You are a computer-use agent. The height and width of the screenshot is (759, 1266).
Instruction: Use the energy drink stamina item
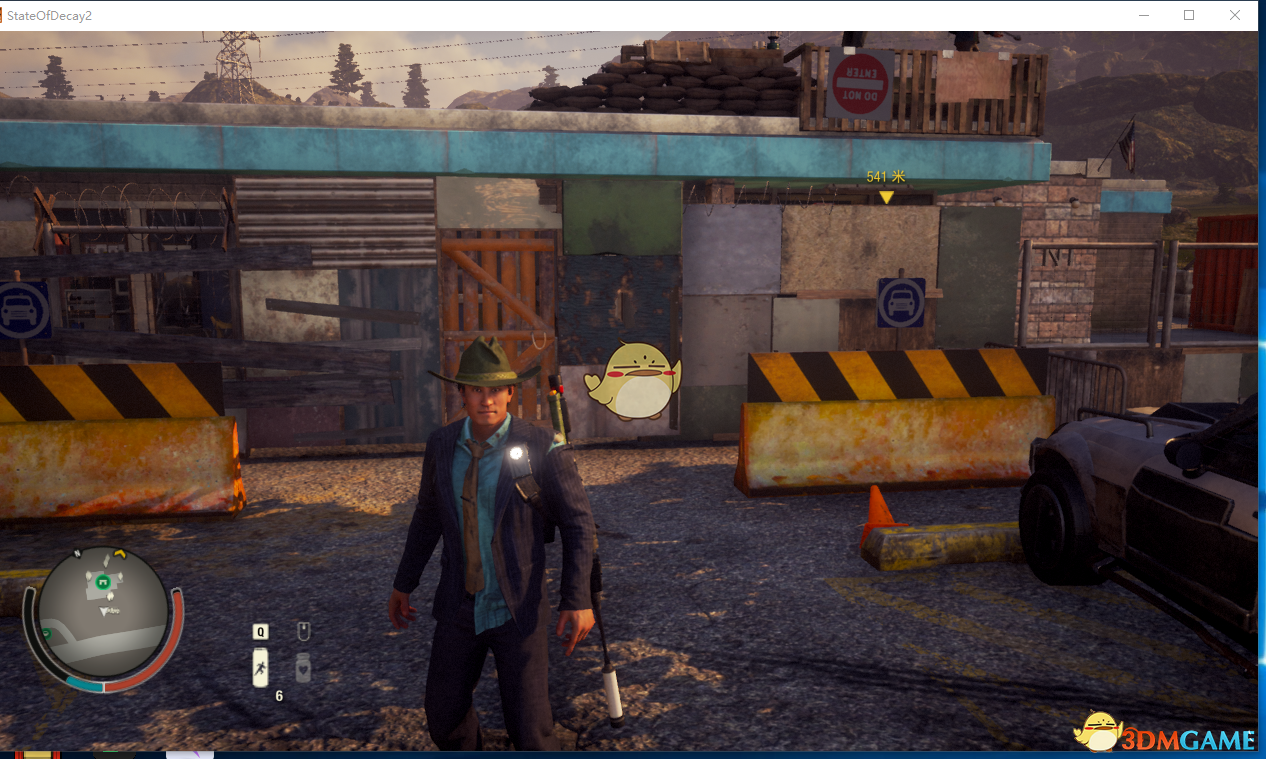[260, 667]
